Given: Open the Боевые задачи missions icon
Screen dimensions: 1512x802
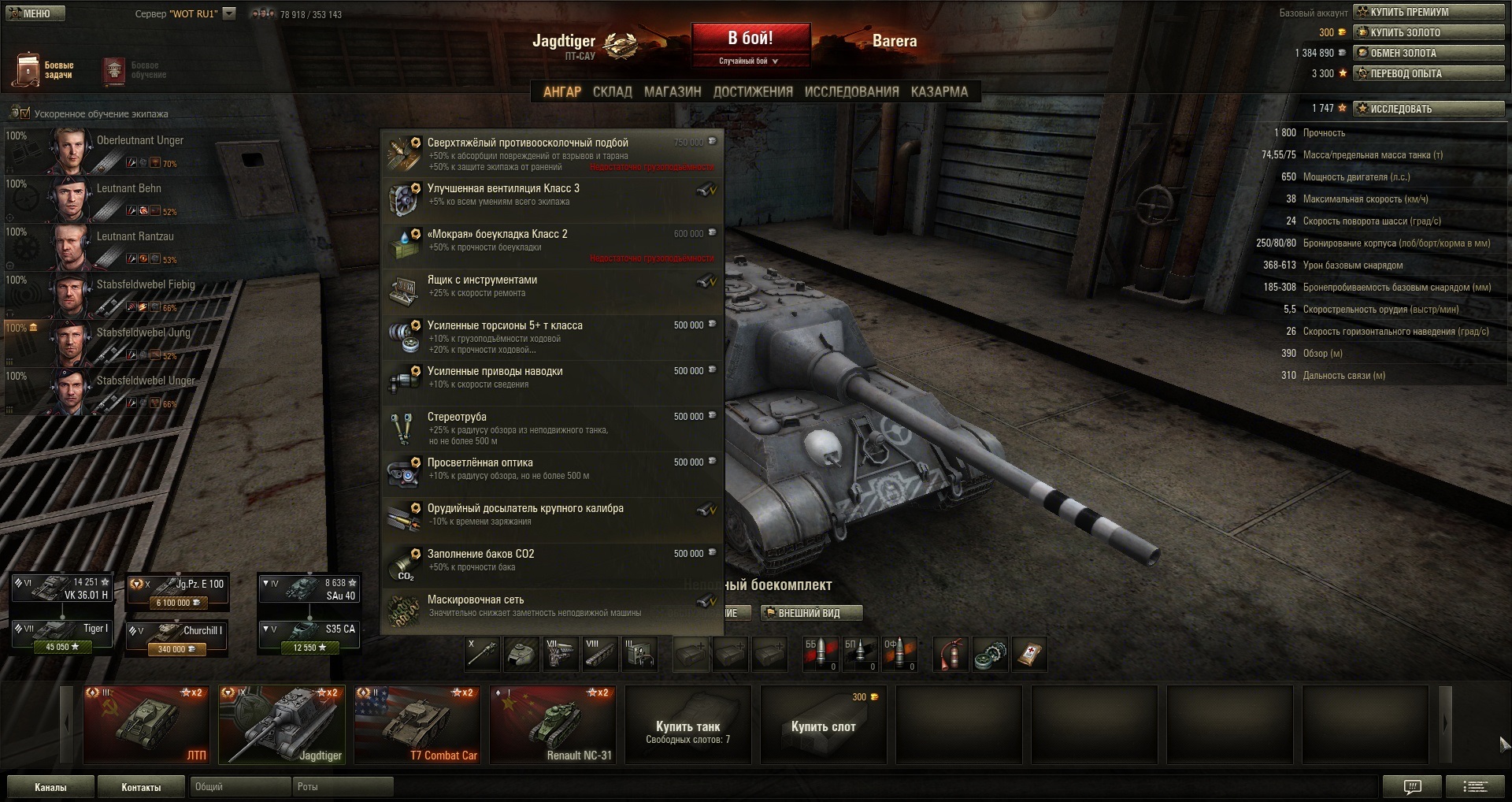Looking at the screenshot, I should (45, 70).
